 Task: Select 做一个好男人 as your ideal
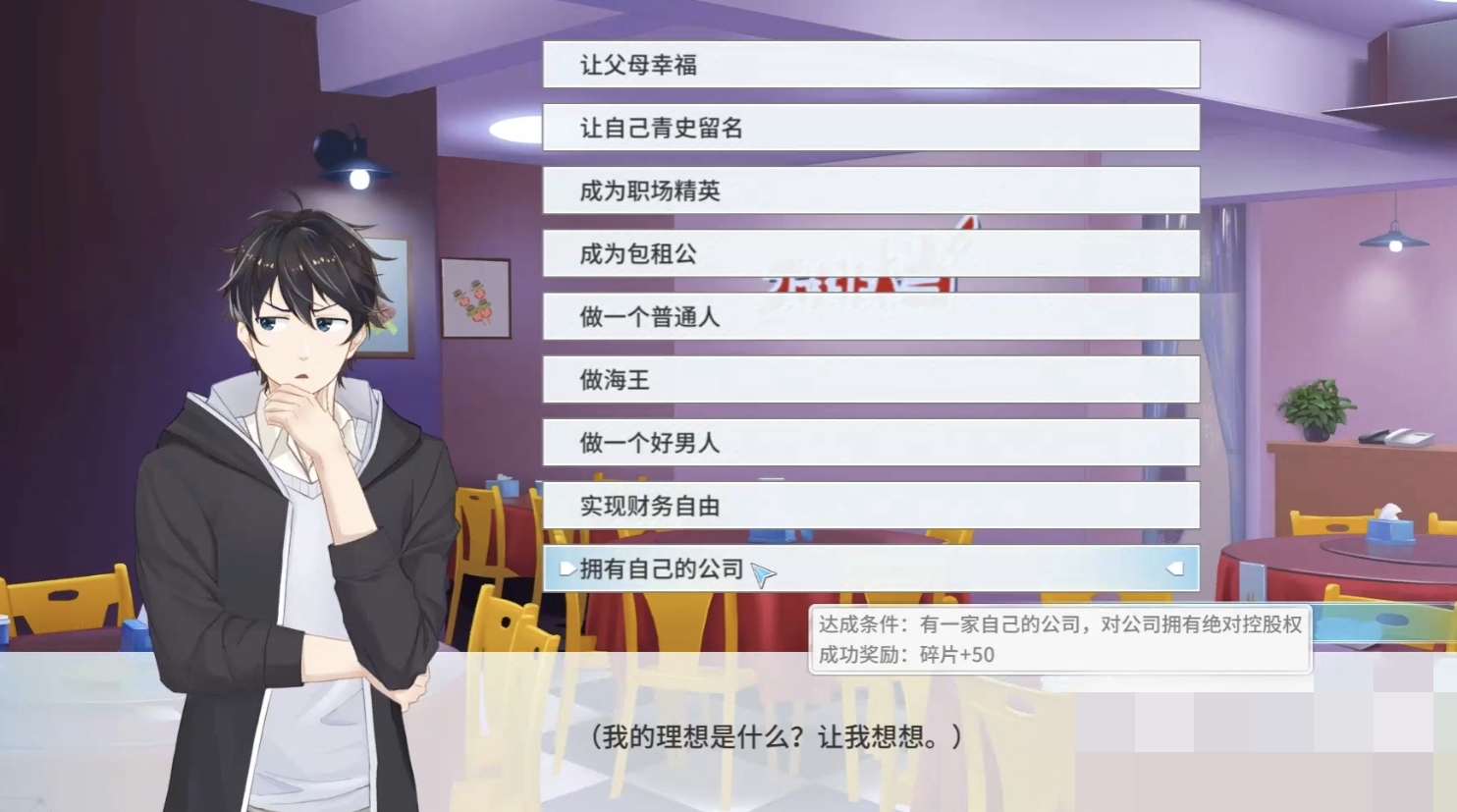[870, 444]
